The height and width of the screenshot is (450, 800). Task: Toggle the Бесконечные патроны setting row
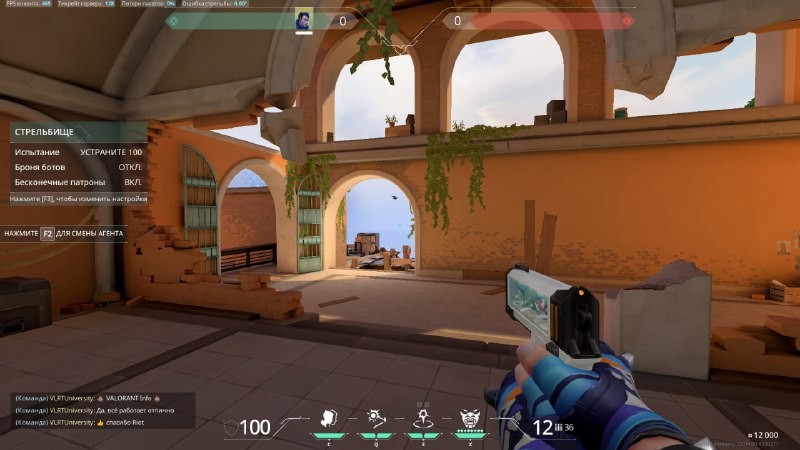click(78, 183)
